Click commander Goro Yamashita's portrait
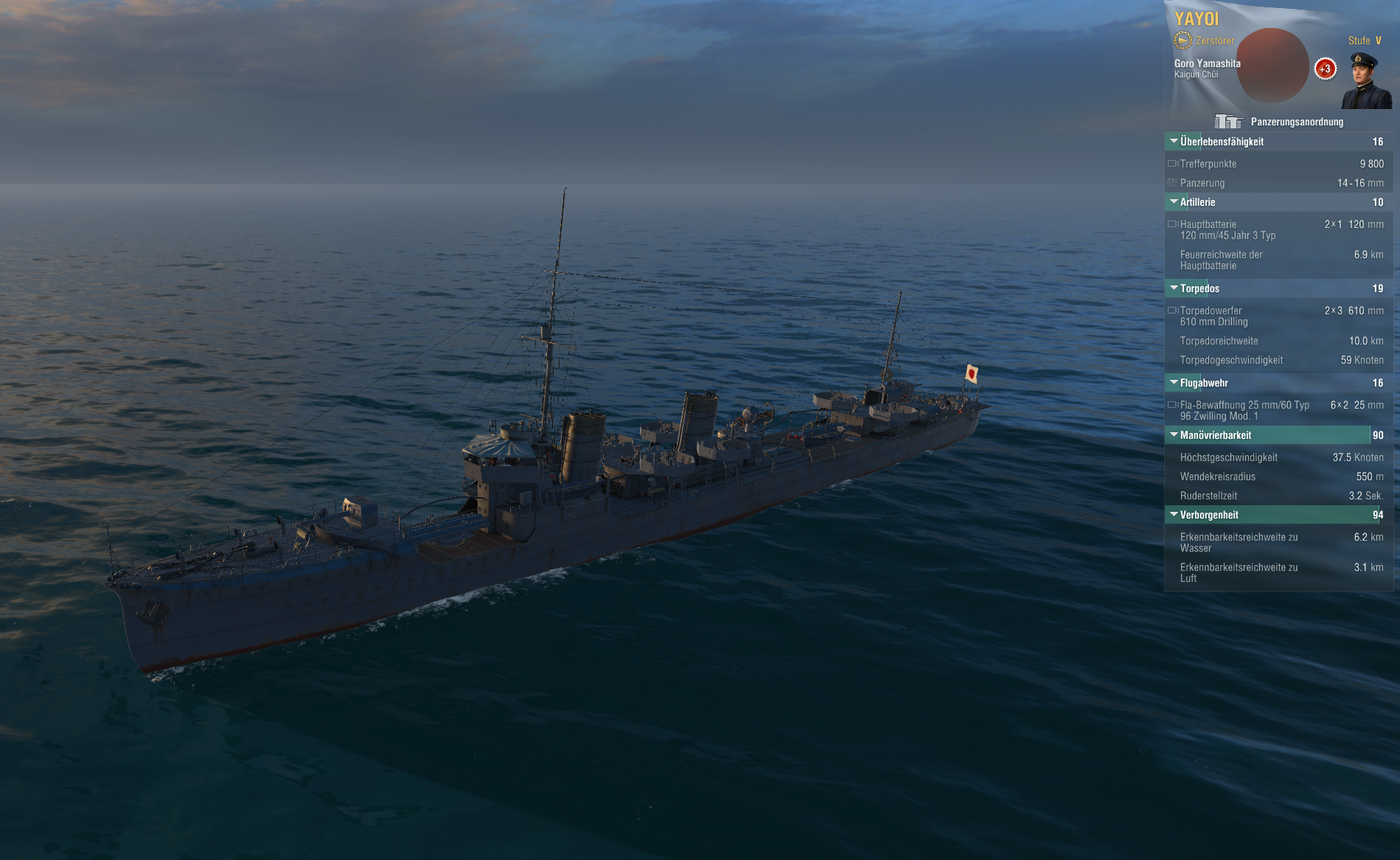The height and width of the screenshot is (860, 1400). (1366, 80)
